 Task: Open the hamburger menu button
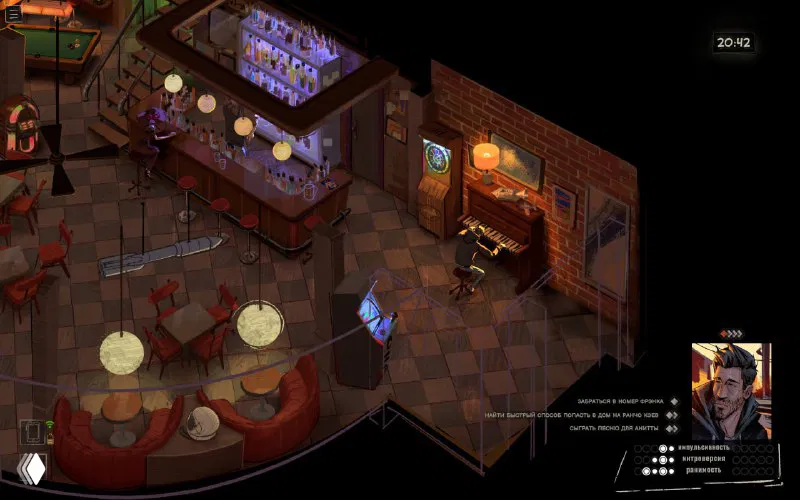[13, 13]
